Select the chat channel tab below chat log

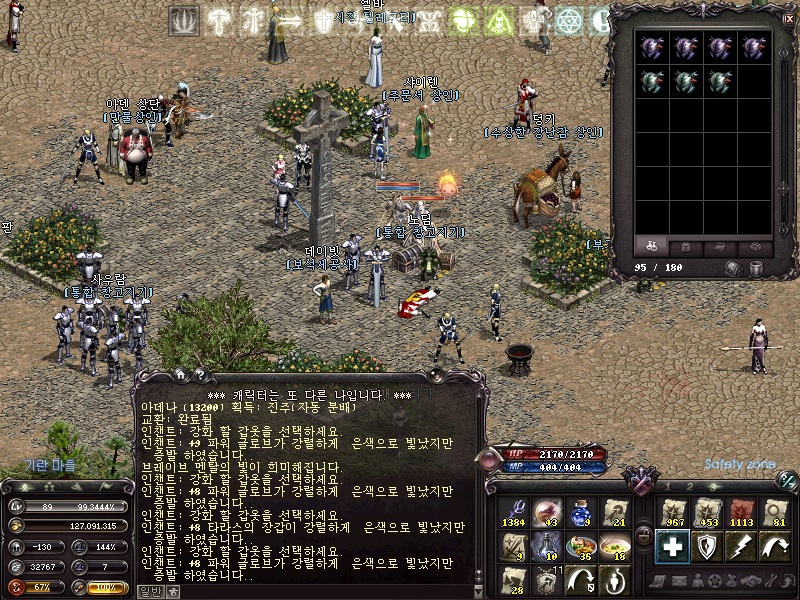tap(150, 591)
